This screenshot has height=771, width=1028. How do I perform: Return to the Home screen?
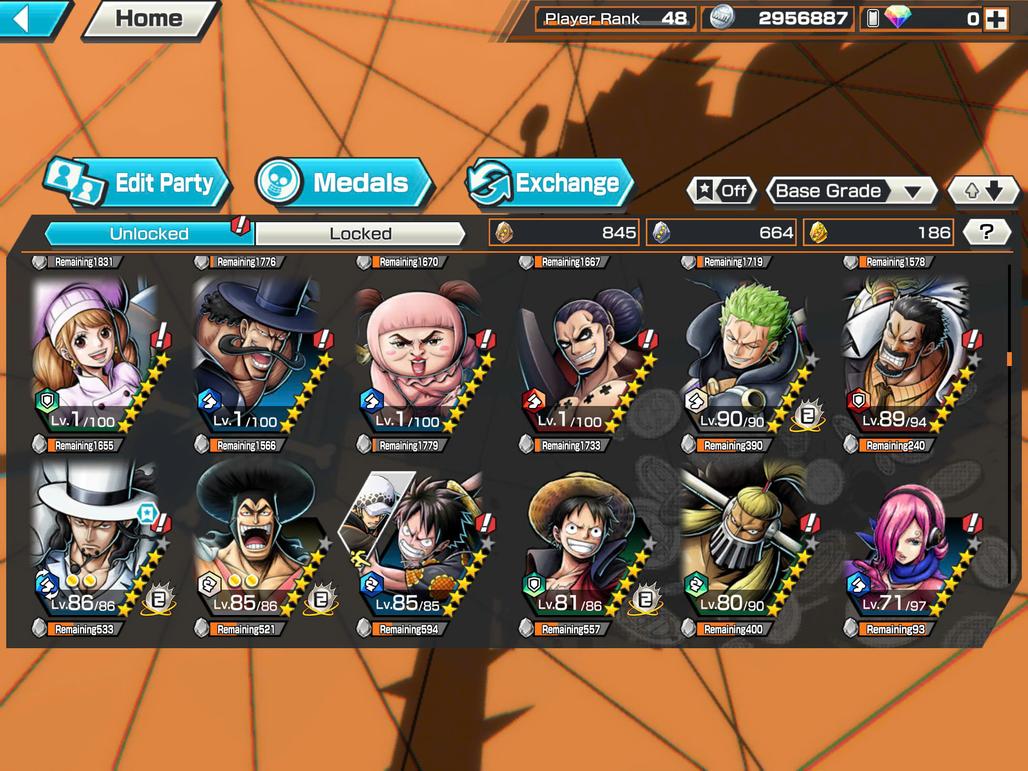[x=149, y=18]
